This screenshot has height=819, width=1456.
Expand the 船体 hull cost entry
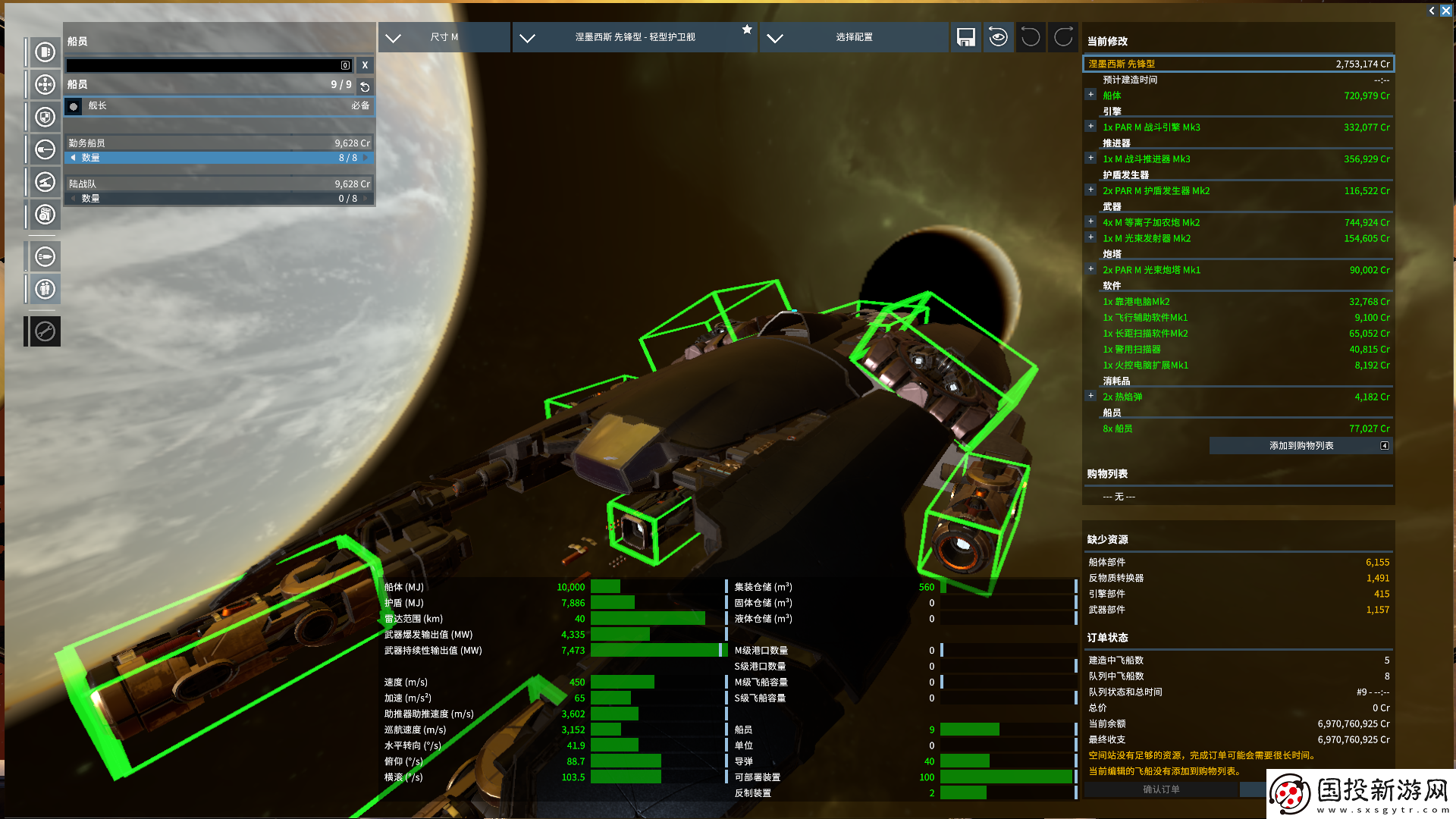pos(1090,95)
